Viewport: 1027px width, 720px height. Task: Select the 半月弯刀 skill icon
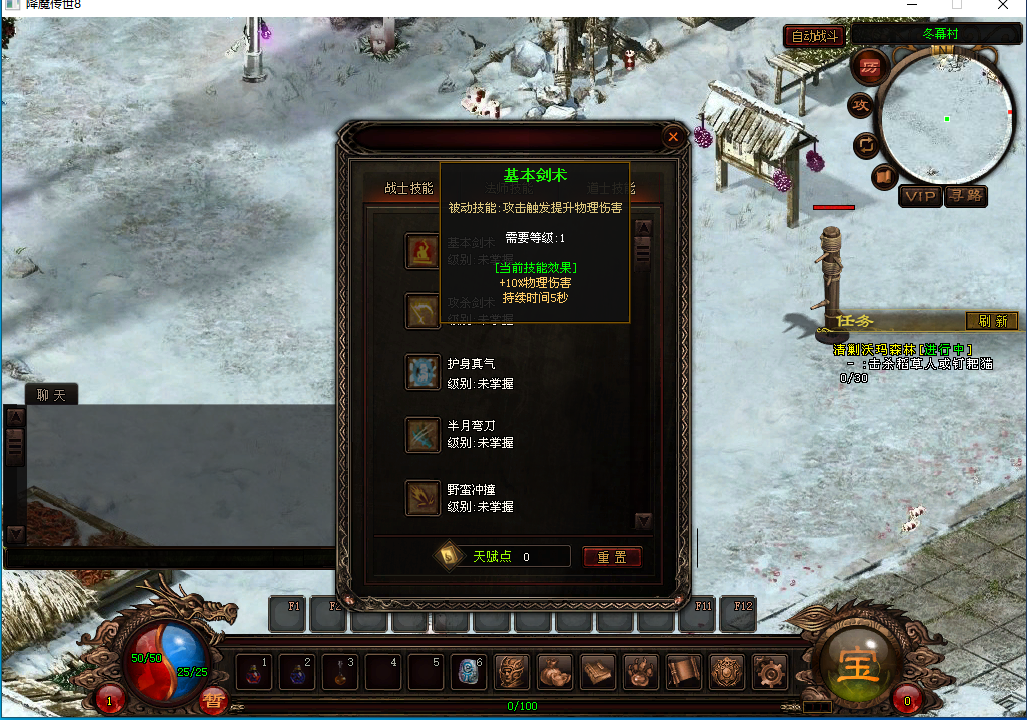423,435
